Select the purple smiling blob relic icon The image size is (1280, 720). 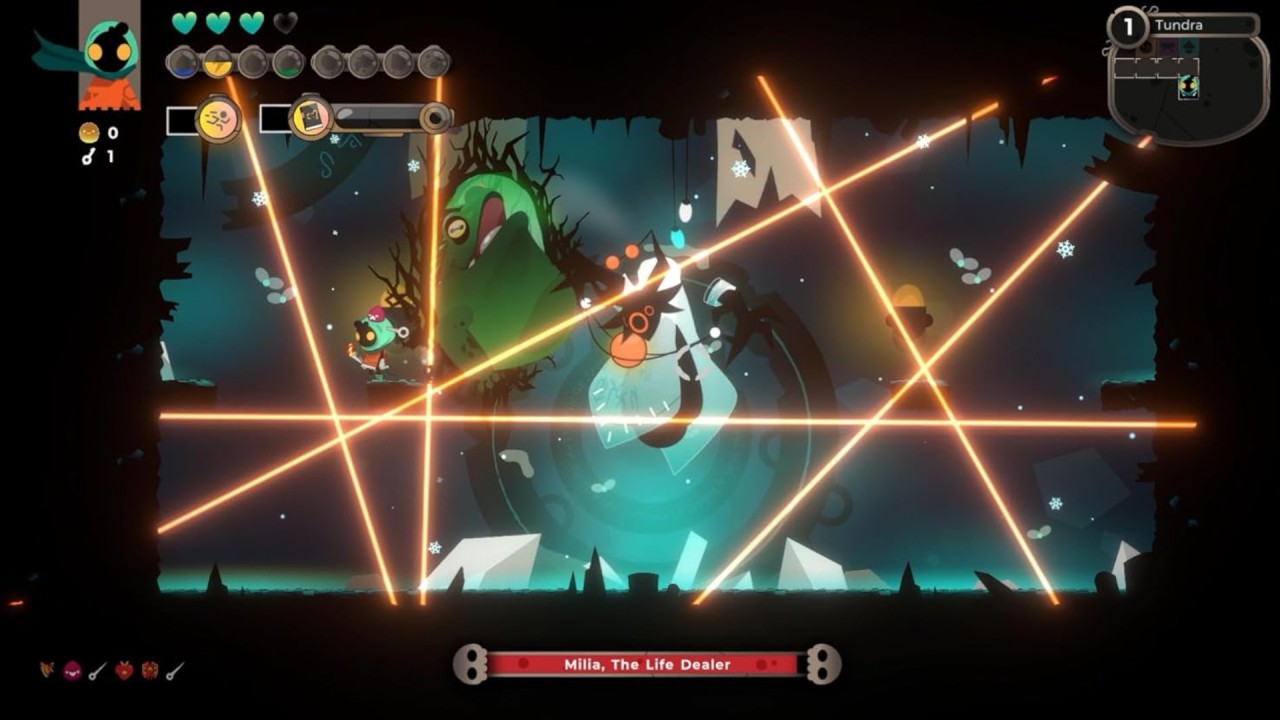pos(72,671)
